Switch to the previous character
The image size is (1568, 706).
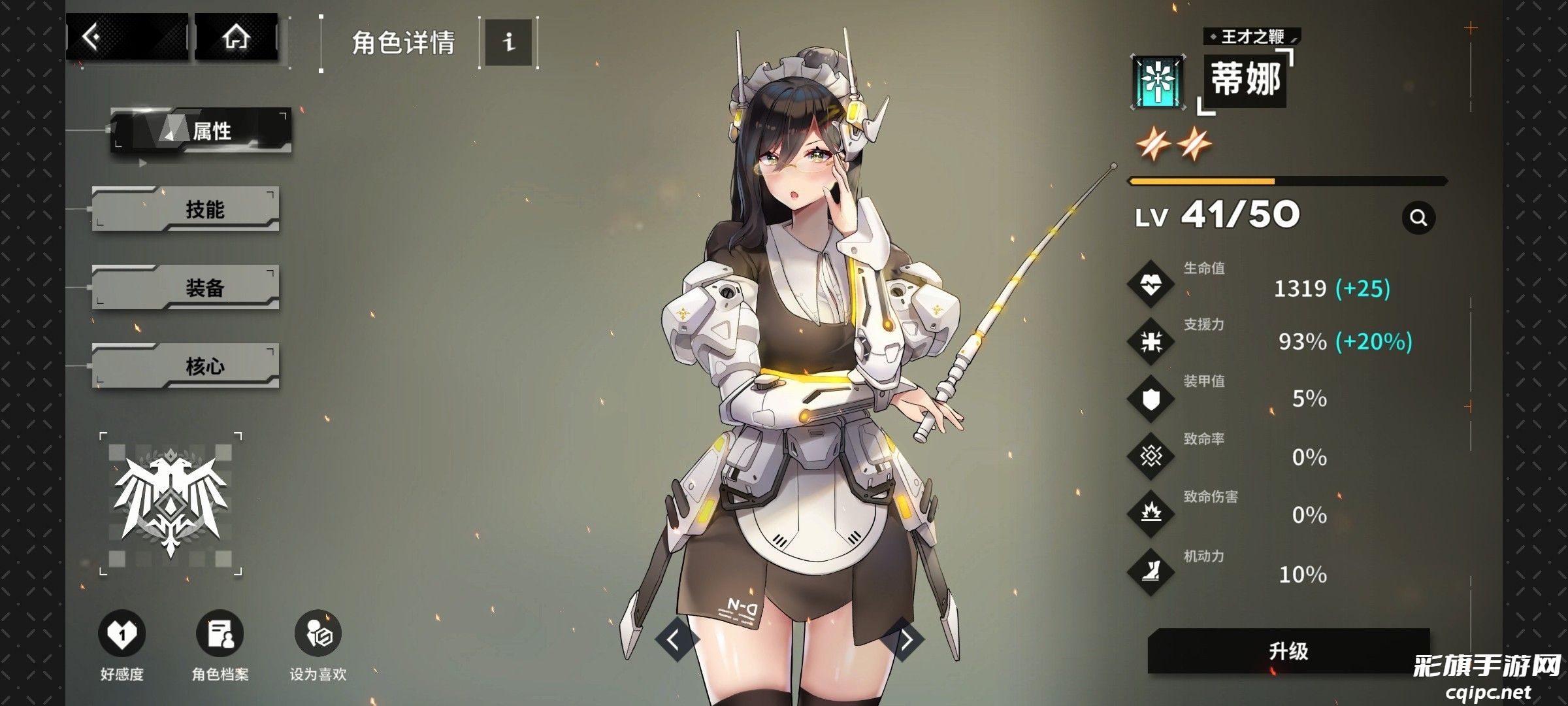click(x=675, y=639)
